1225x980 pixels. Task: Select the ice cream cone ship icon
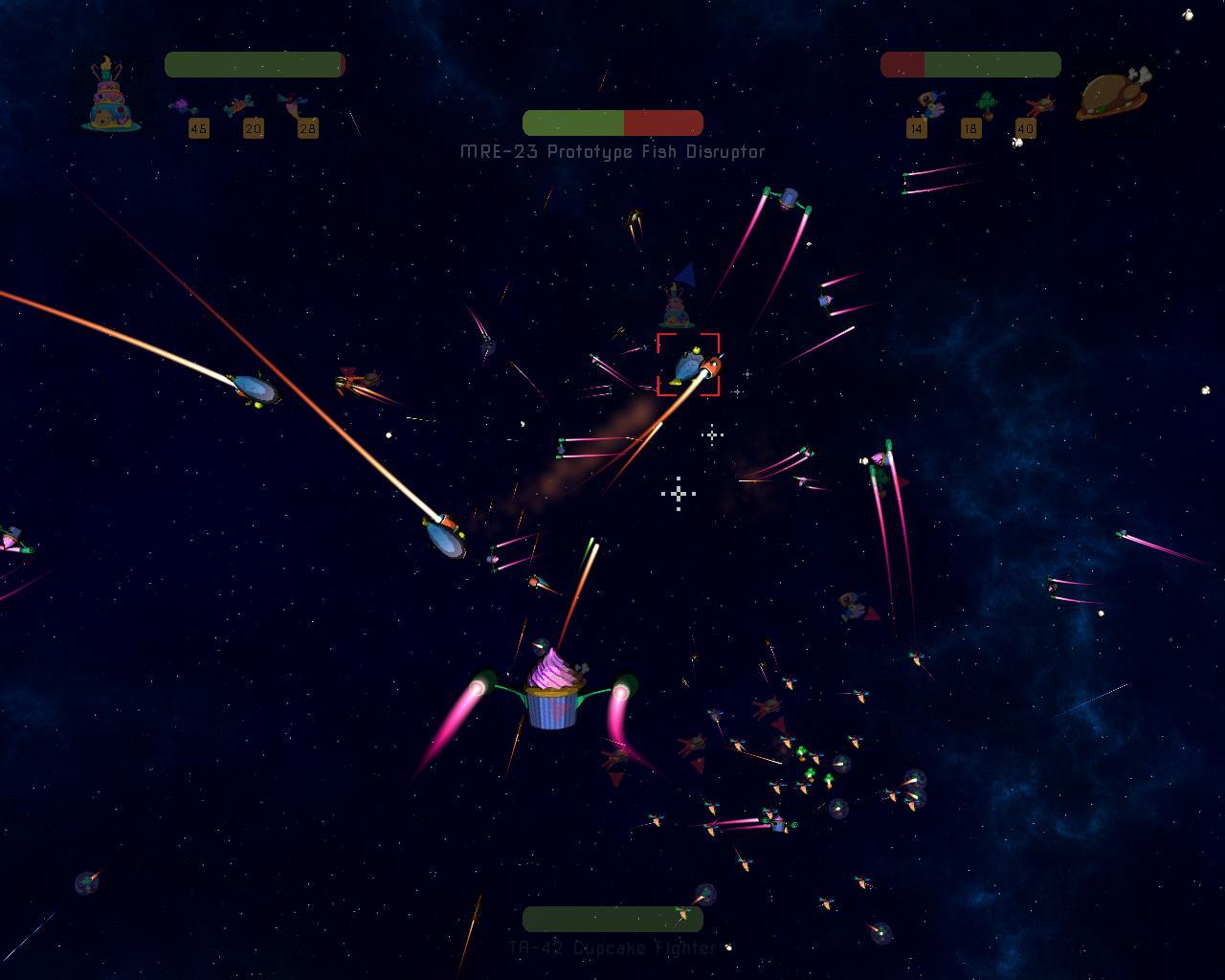[x=291, y=105]
